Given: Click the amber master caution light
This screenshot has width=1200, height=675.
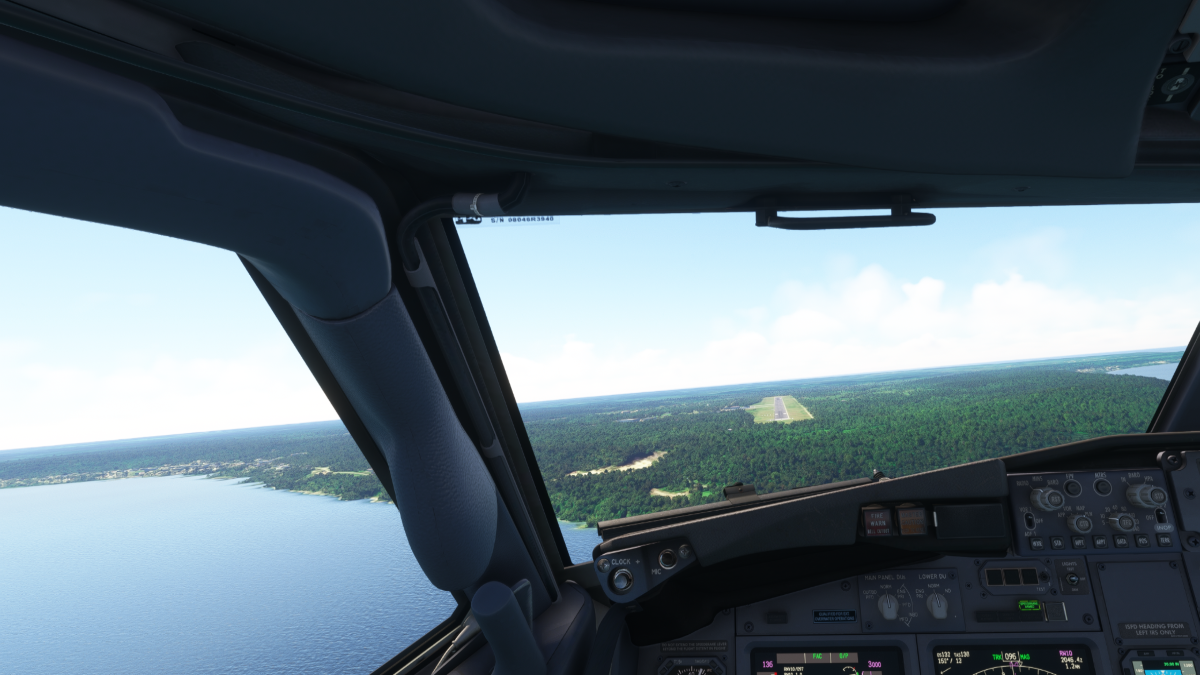Looking at the screenshot, I should (911, 520).
